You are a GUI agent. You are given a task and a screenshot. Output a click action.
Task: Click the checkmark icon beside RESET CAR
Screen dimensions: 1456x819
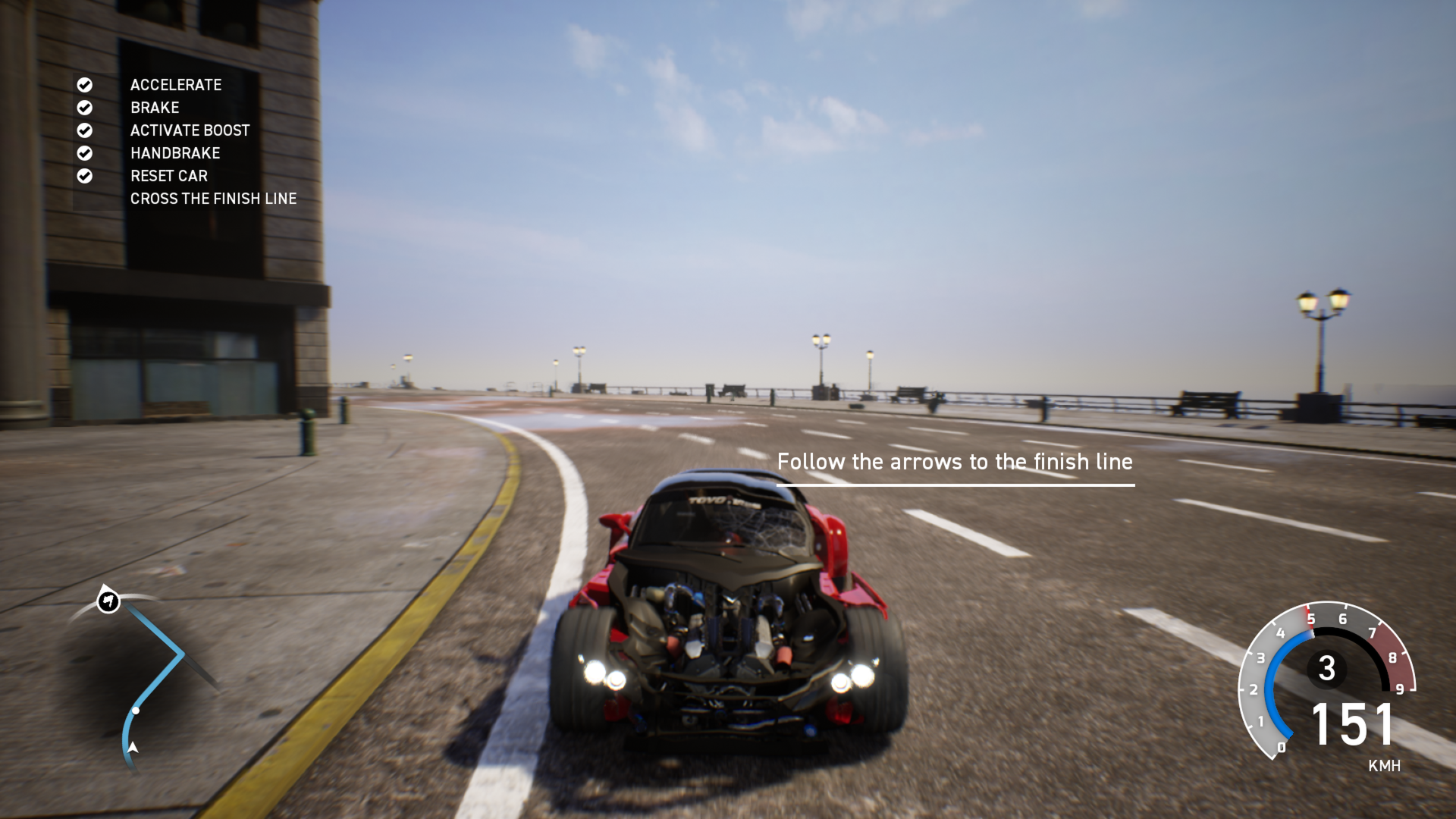coord(85,176)
